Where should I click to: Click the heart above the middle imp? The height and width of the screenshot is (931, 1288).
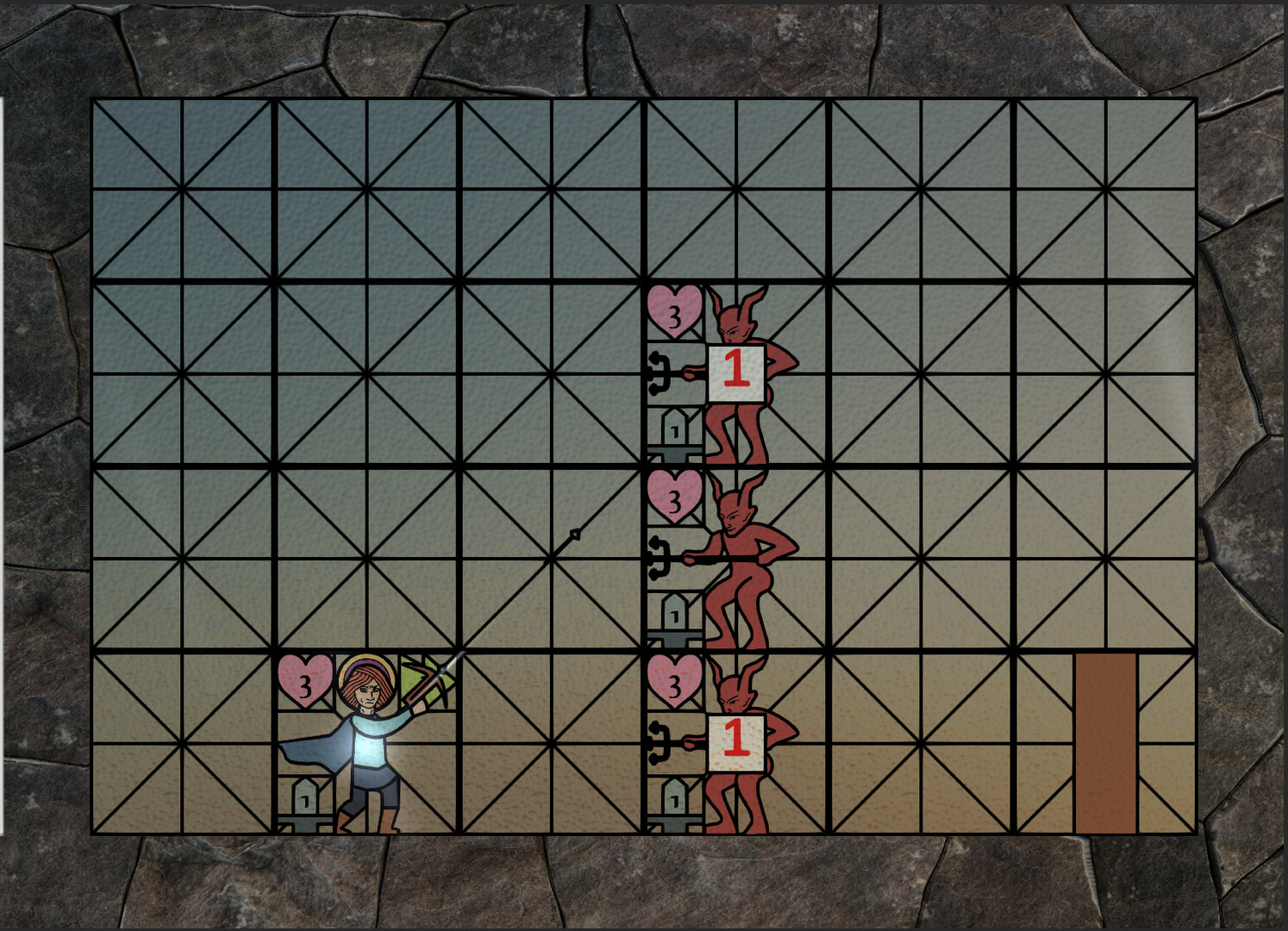[675, 500]
